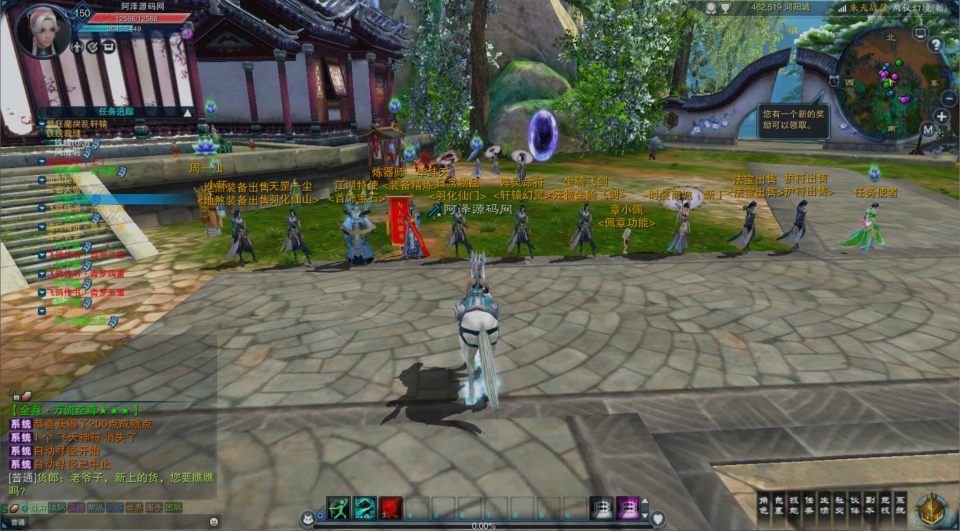Screen dimensions: 960x531
Task: Activate the green running figure skill
Action: pyautogui.click(x=338, y=508)
